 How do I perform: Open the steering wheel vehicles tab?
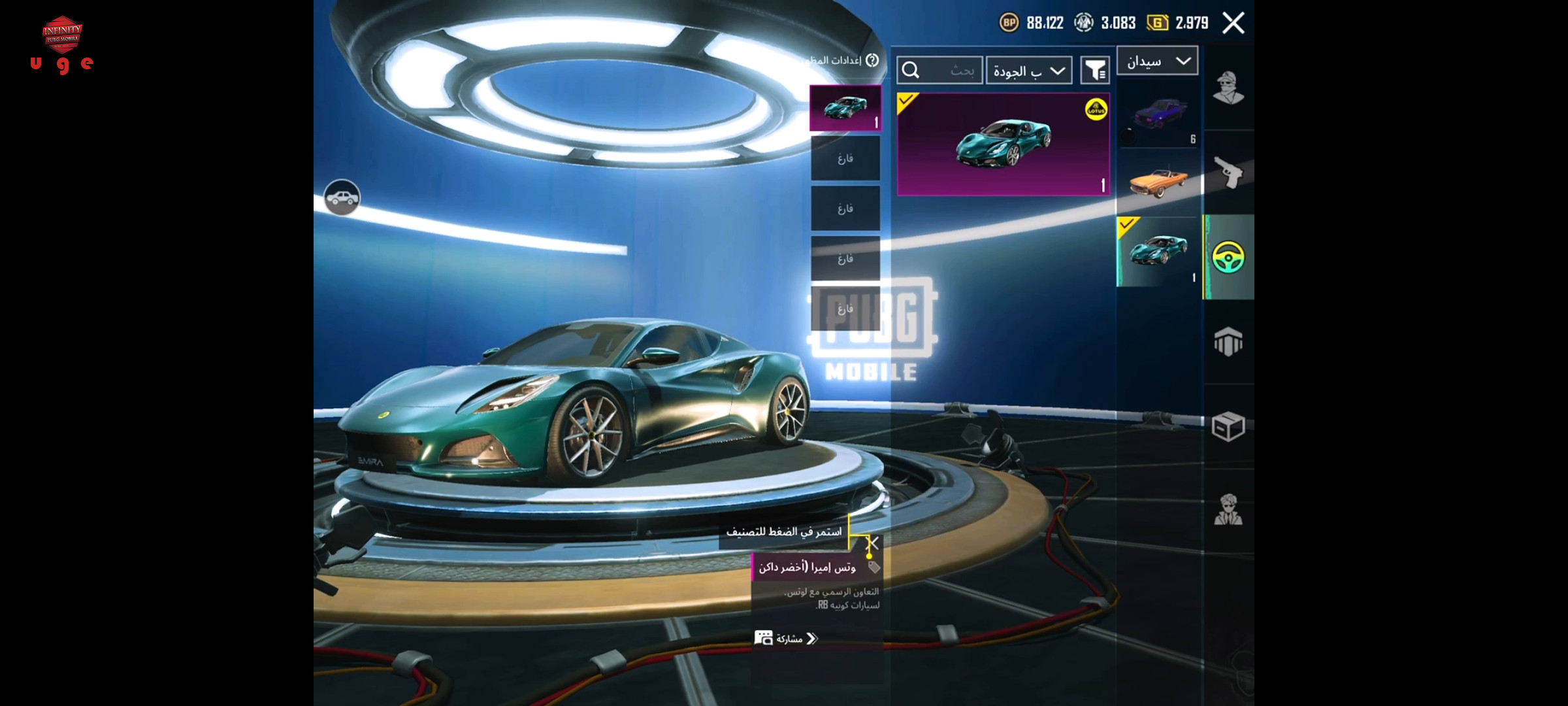[x=1228, y=258]
